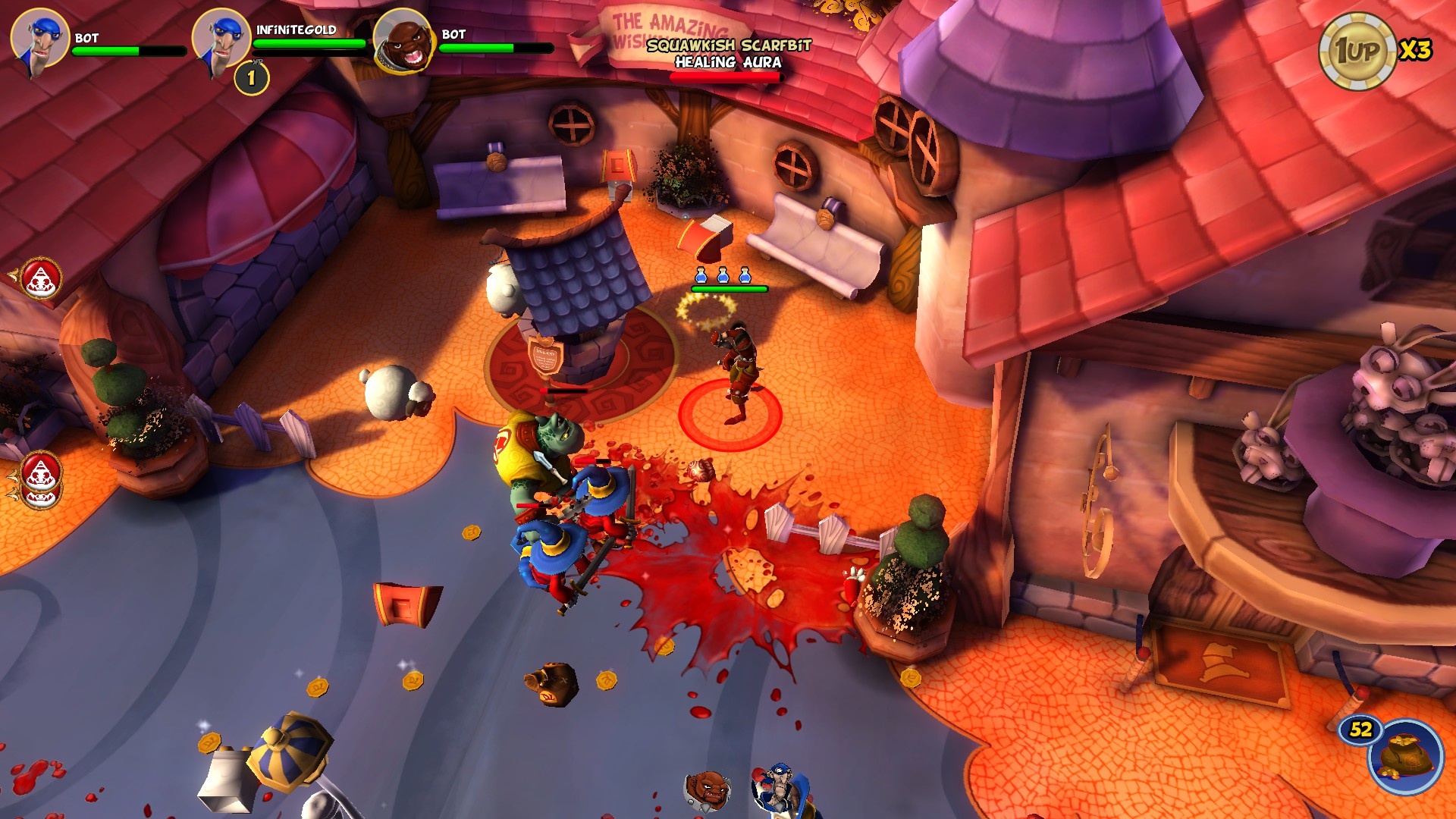Image resolution: width=1456 pixels, height=819 pixels.
Task: Open the gold treasure bag icon
Action: pos(1405,756)
